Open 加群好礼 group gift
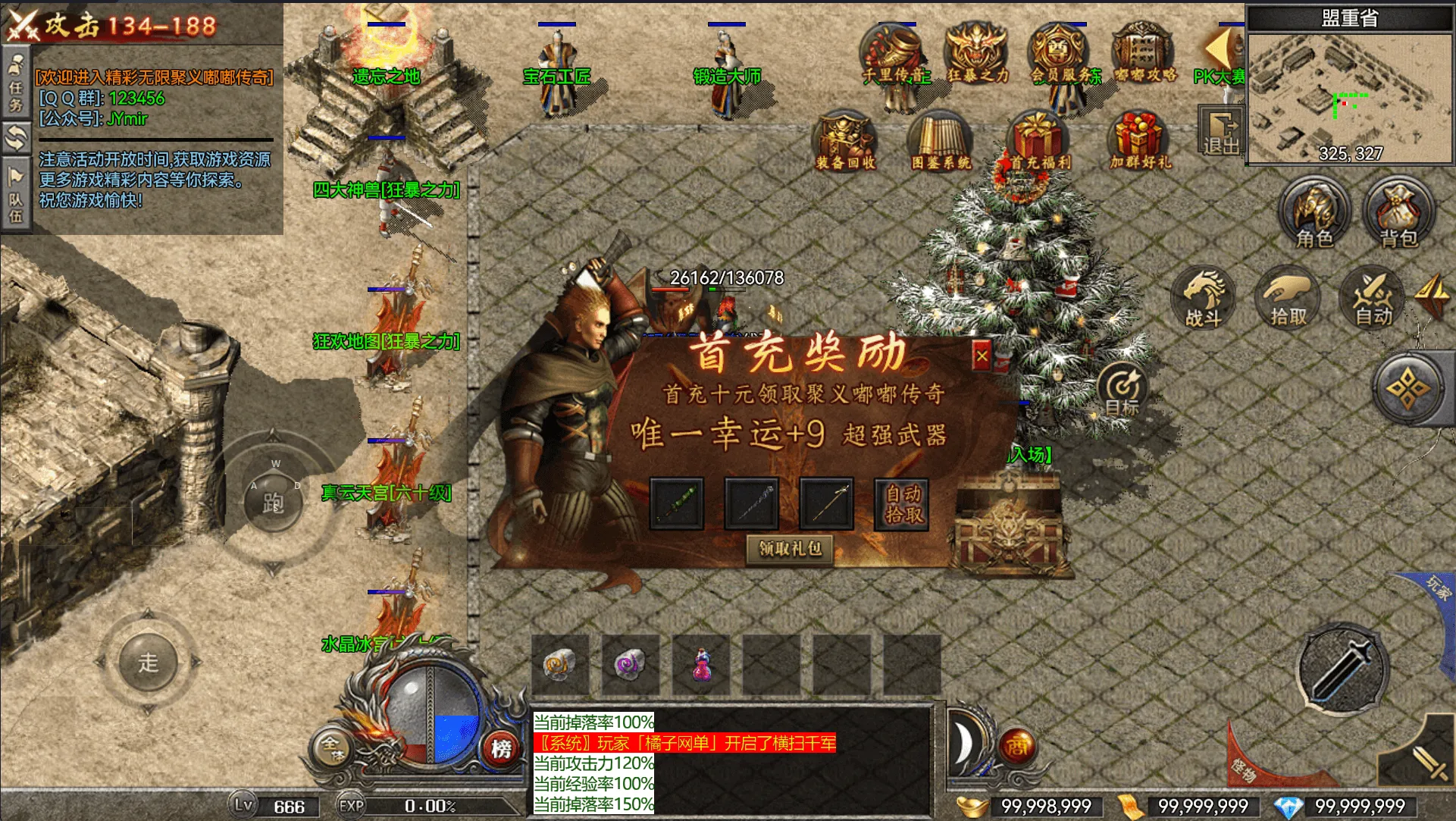Image resolution: width=1456 pixels, height=821 pixels. coord(1140,141)
